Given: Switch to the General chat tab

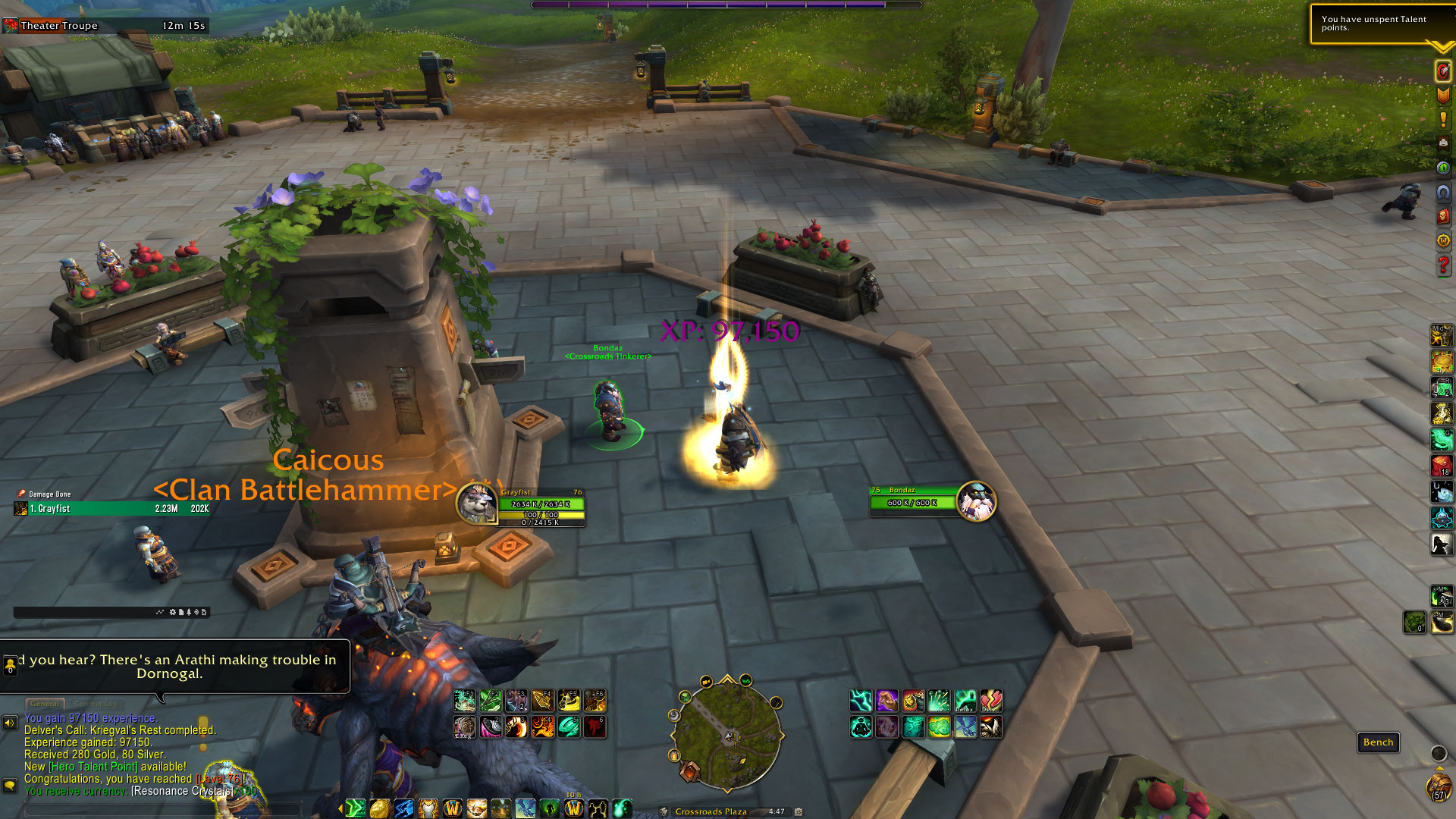Looking at the screenshot, I should [45, 704].
